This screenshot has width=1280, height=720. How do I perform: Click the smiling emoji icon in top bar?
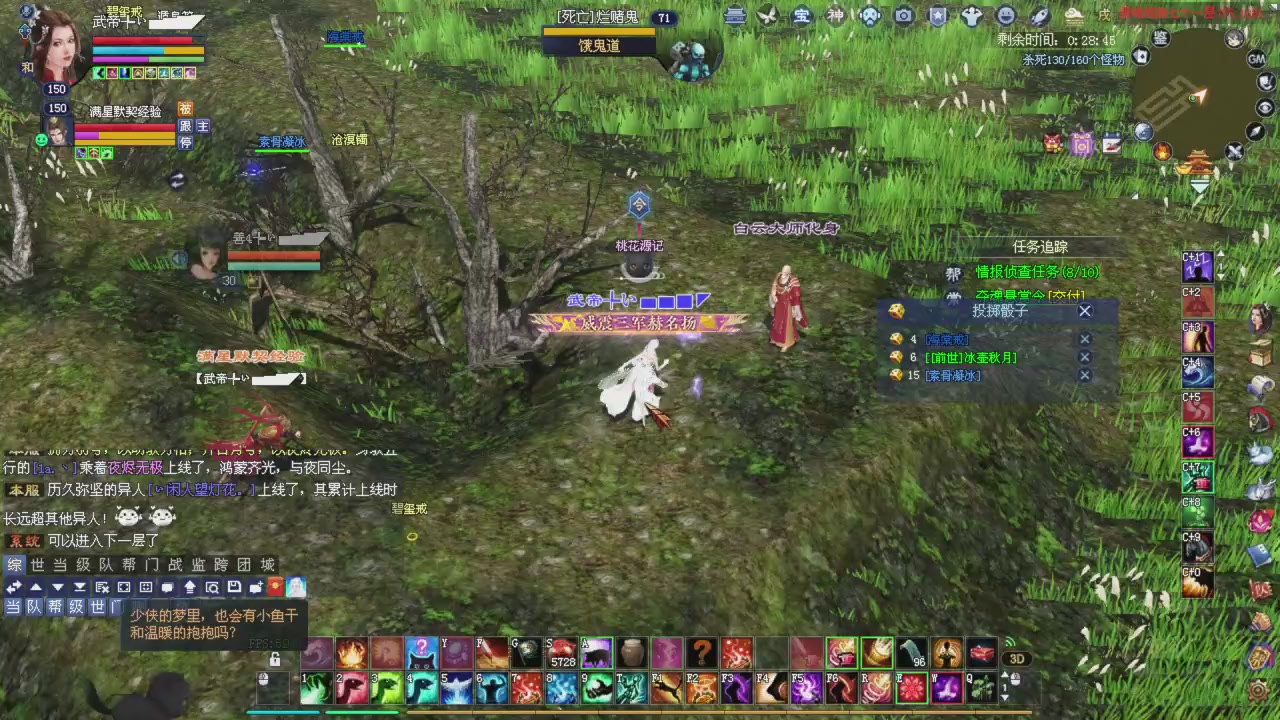click(x=1005, y=16)
